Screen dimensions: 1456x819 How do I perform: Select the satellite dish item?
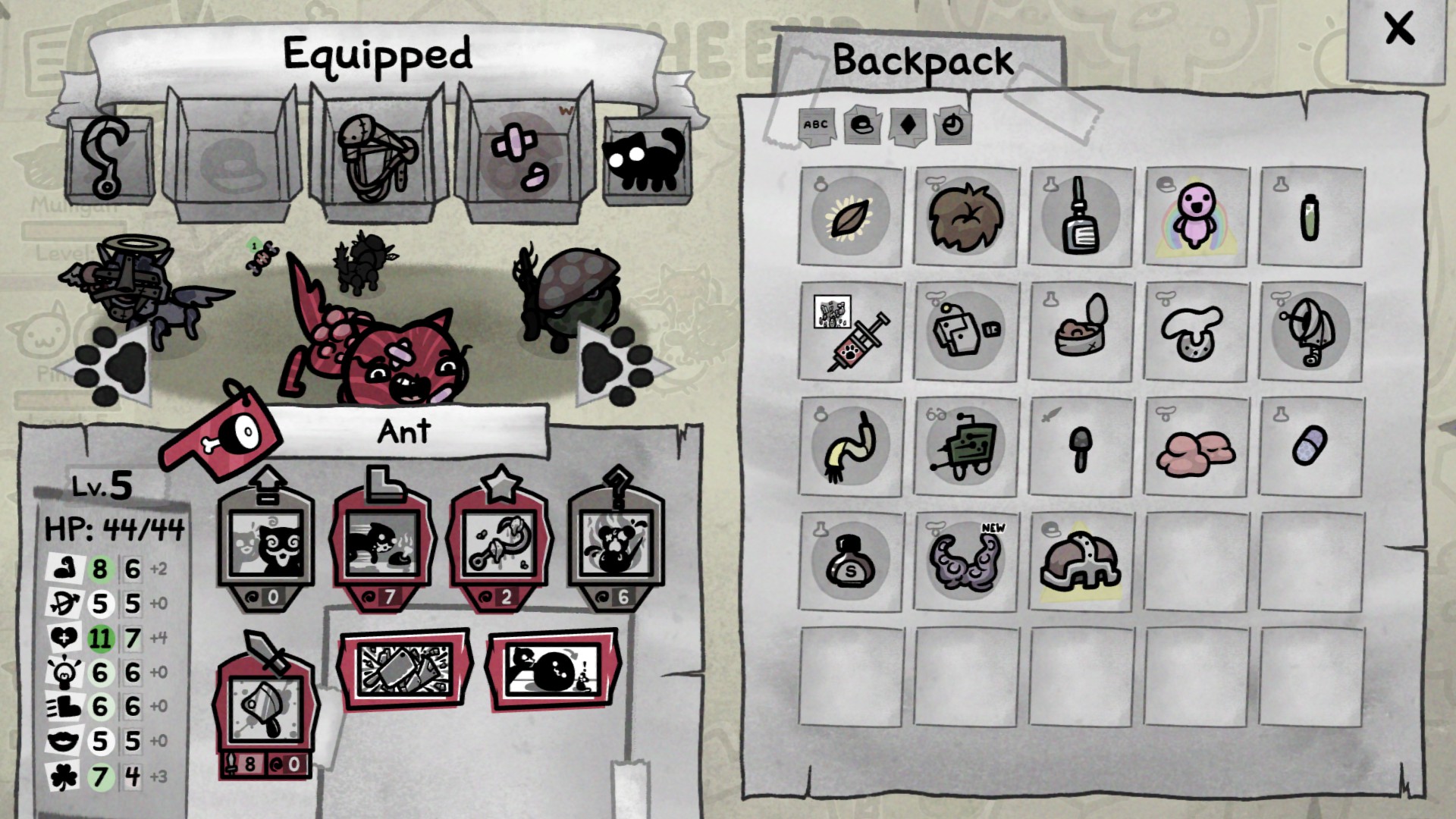[1313, 331]
